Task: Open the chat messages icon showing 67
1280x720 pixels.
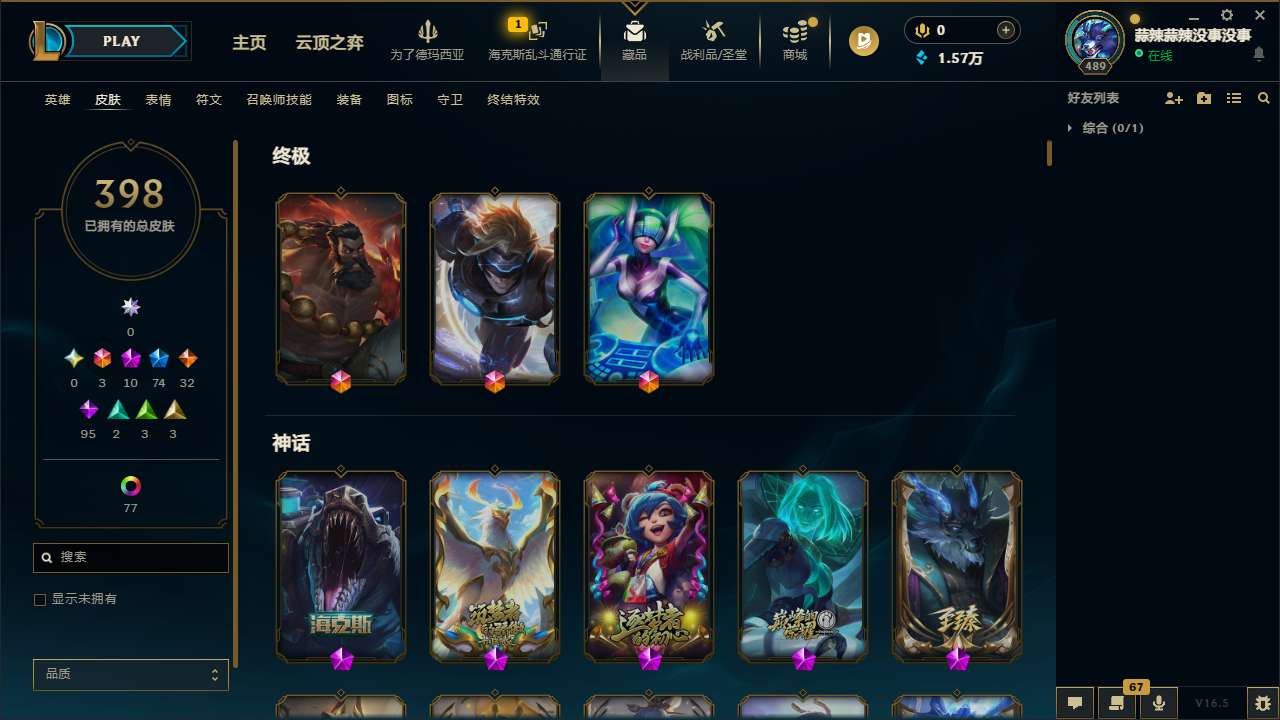Action: pyautogui.click(x=1117, y=703)
